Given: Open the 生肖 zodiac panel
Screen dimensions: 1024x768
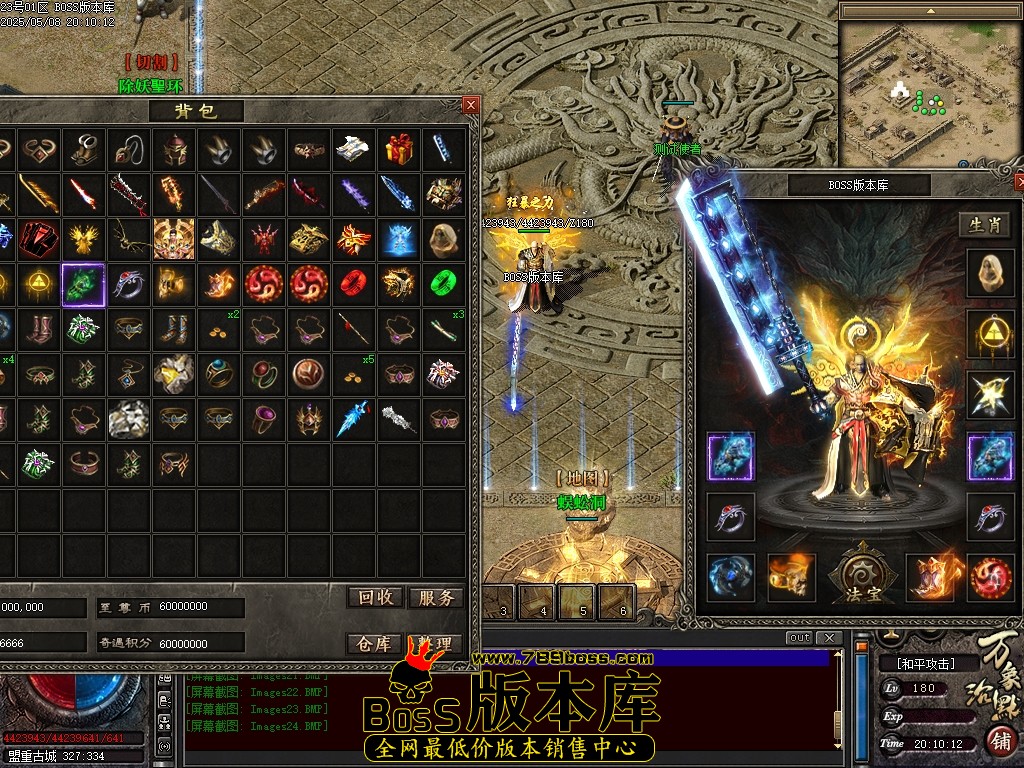Looking at the screenshot, I should (984, 225).
